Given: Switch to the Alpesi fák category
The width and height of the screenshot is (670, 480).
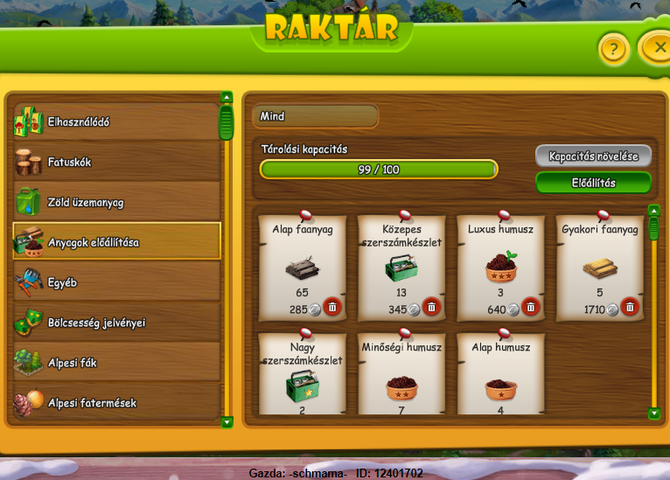Looking at the screenshot, I should tap(115, 362).
